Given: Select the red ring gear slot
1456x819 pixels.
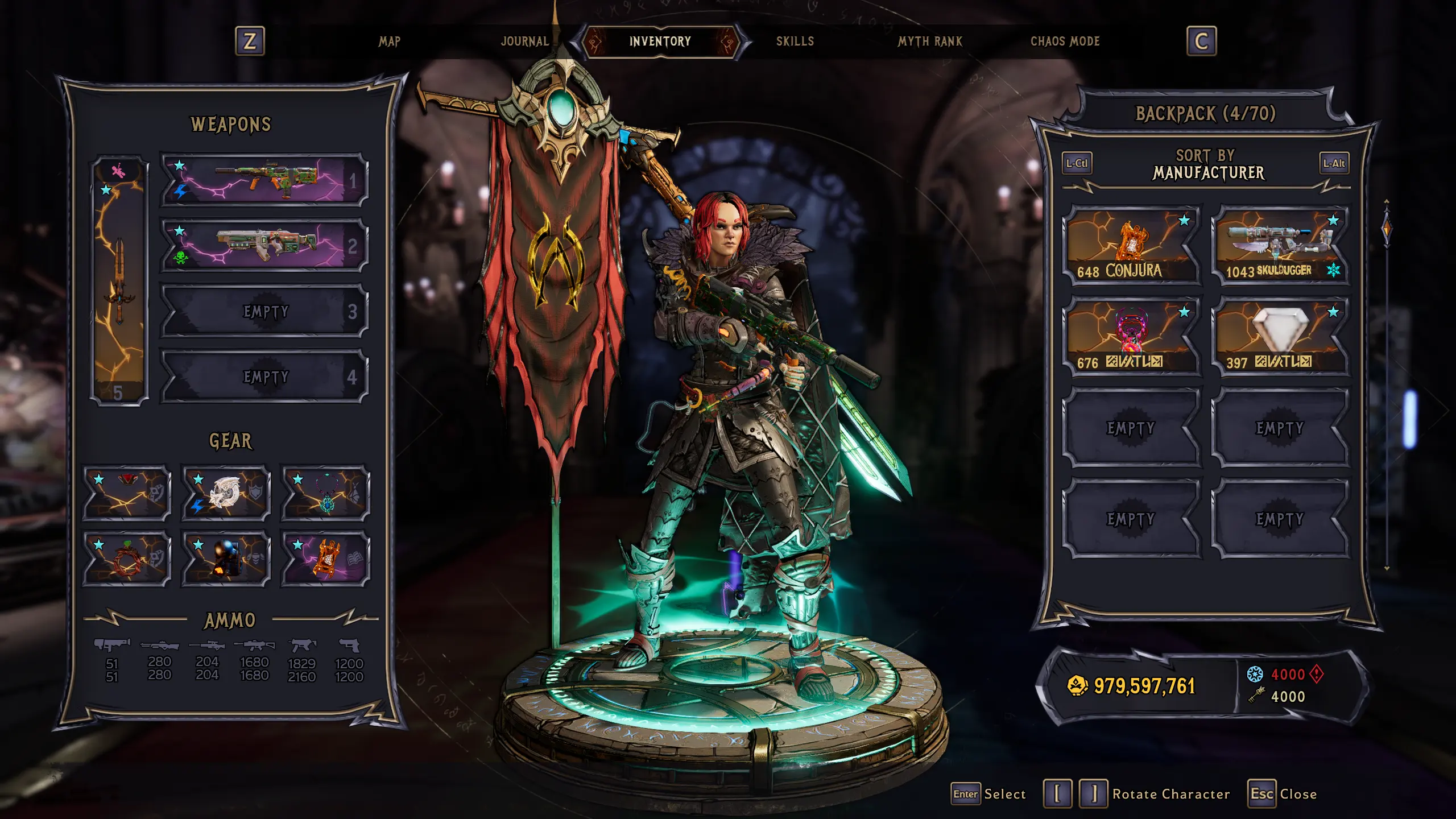Looking at the screenshot, I should pos(126,493).
